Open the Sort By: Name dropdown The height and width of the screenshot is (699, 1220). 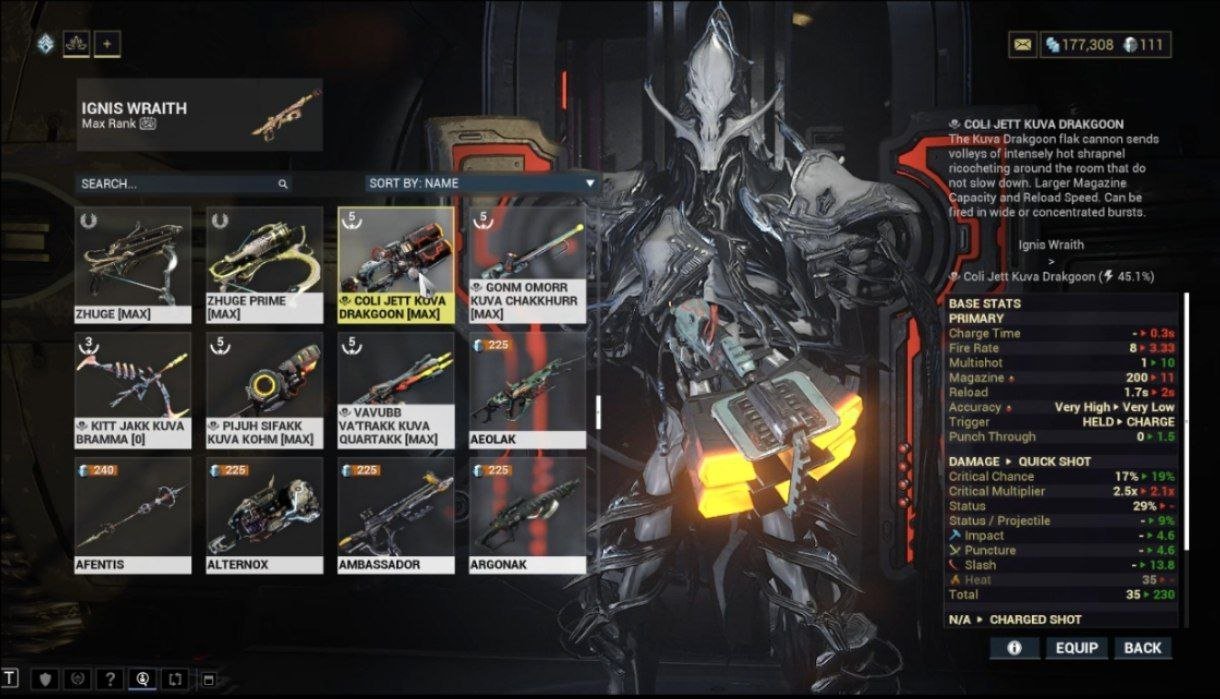(481, 184)
